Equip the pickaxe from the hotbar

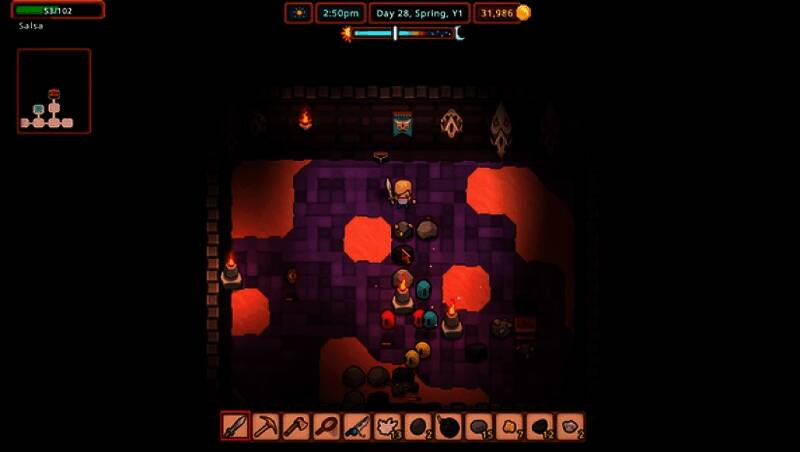pos(266,426)
